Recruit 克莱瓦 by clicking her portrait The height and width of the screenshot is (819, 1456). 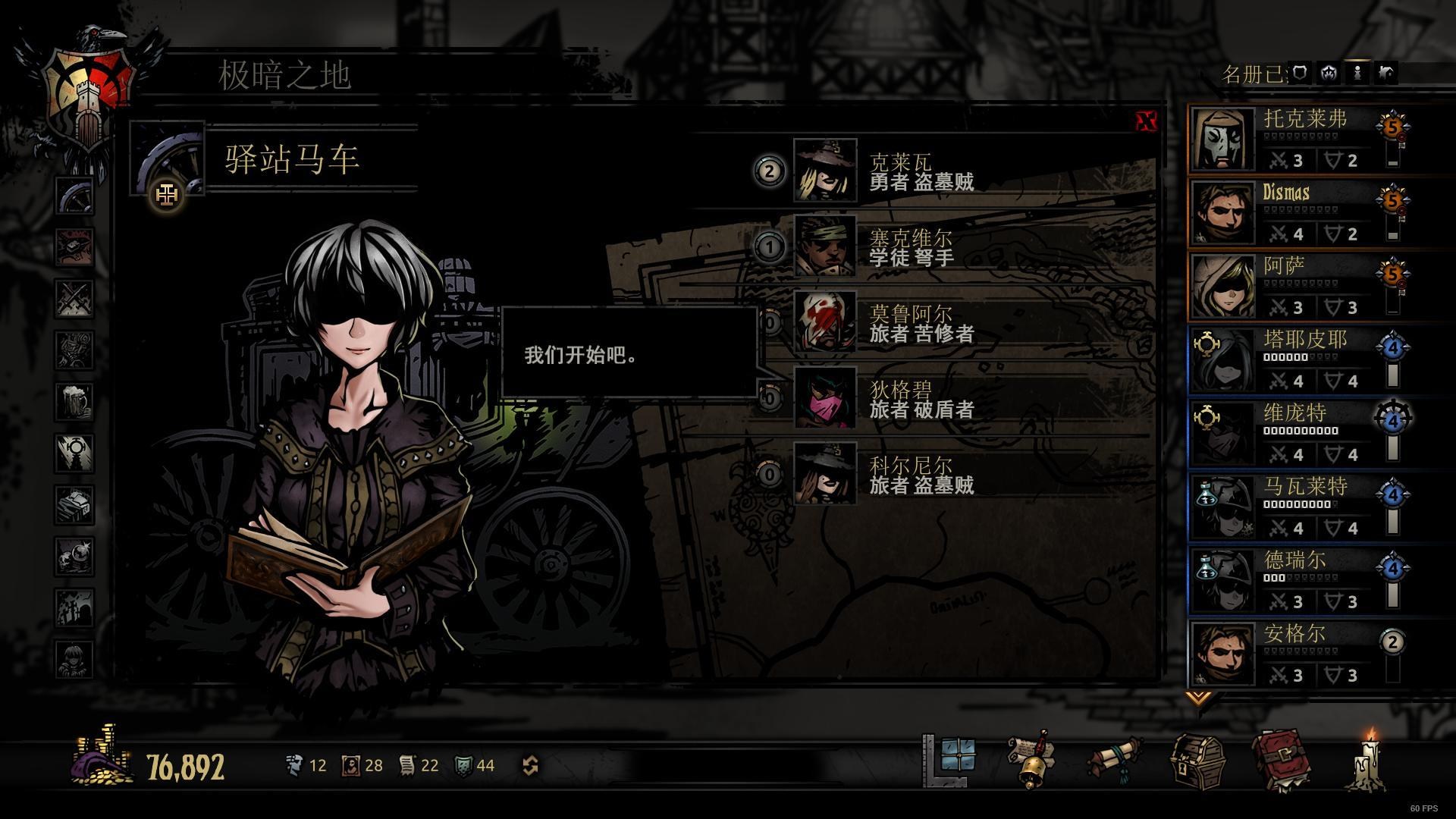pos(826,168)
